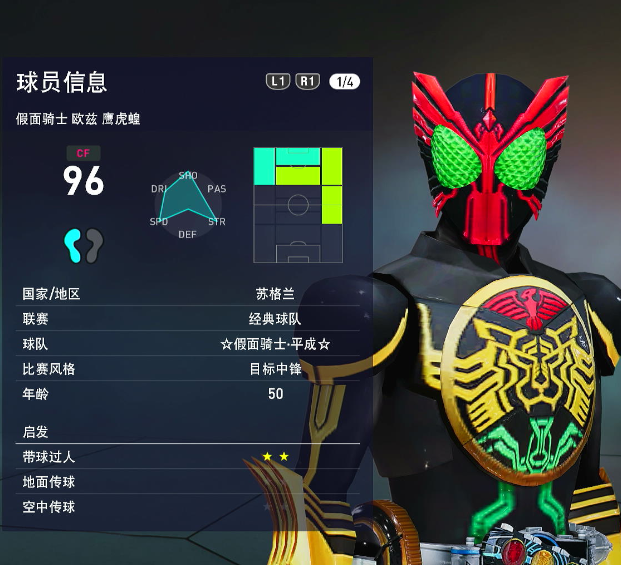Select the 空中传球 inspiration row
This screenshot has width=621, height=565.
[x=189, y=507]
